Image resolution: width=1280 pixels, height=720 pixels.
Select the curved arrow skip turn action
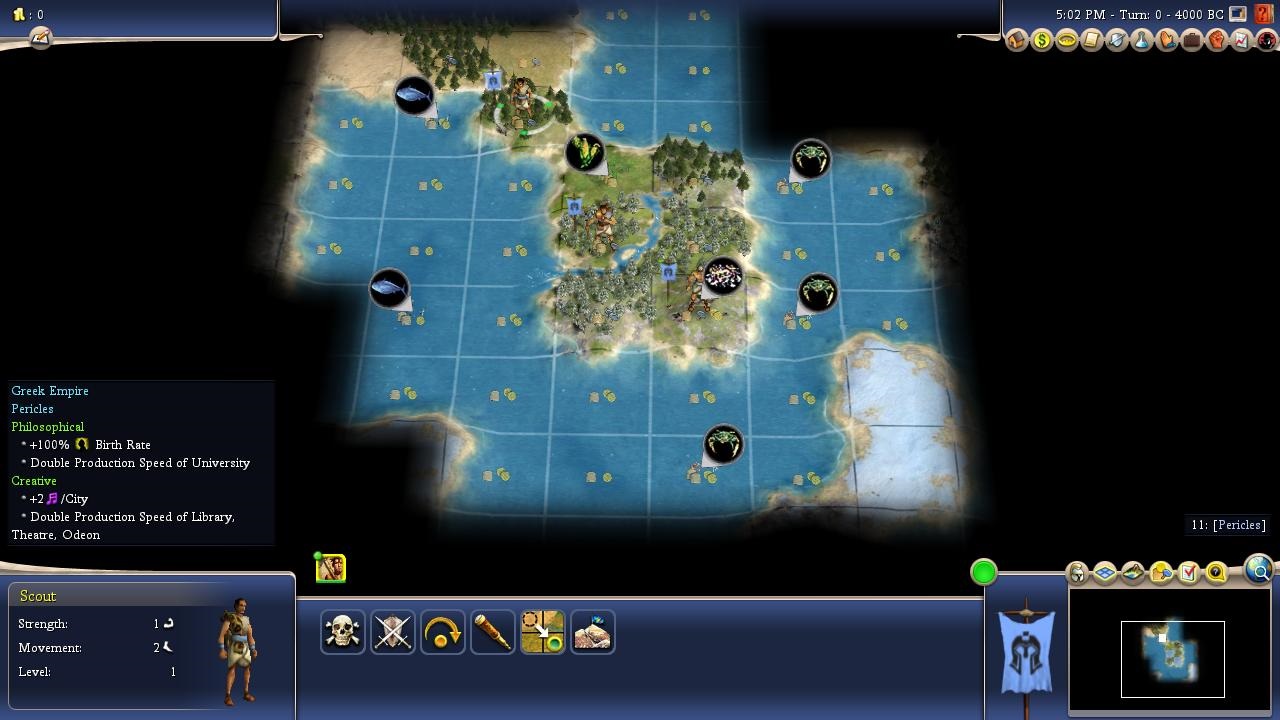[x=443, y=632]
